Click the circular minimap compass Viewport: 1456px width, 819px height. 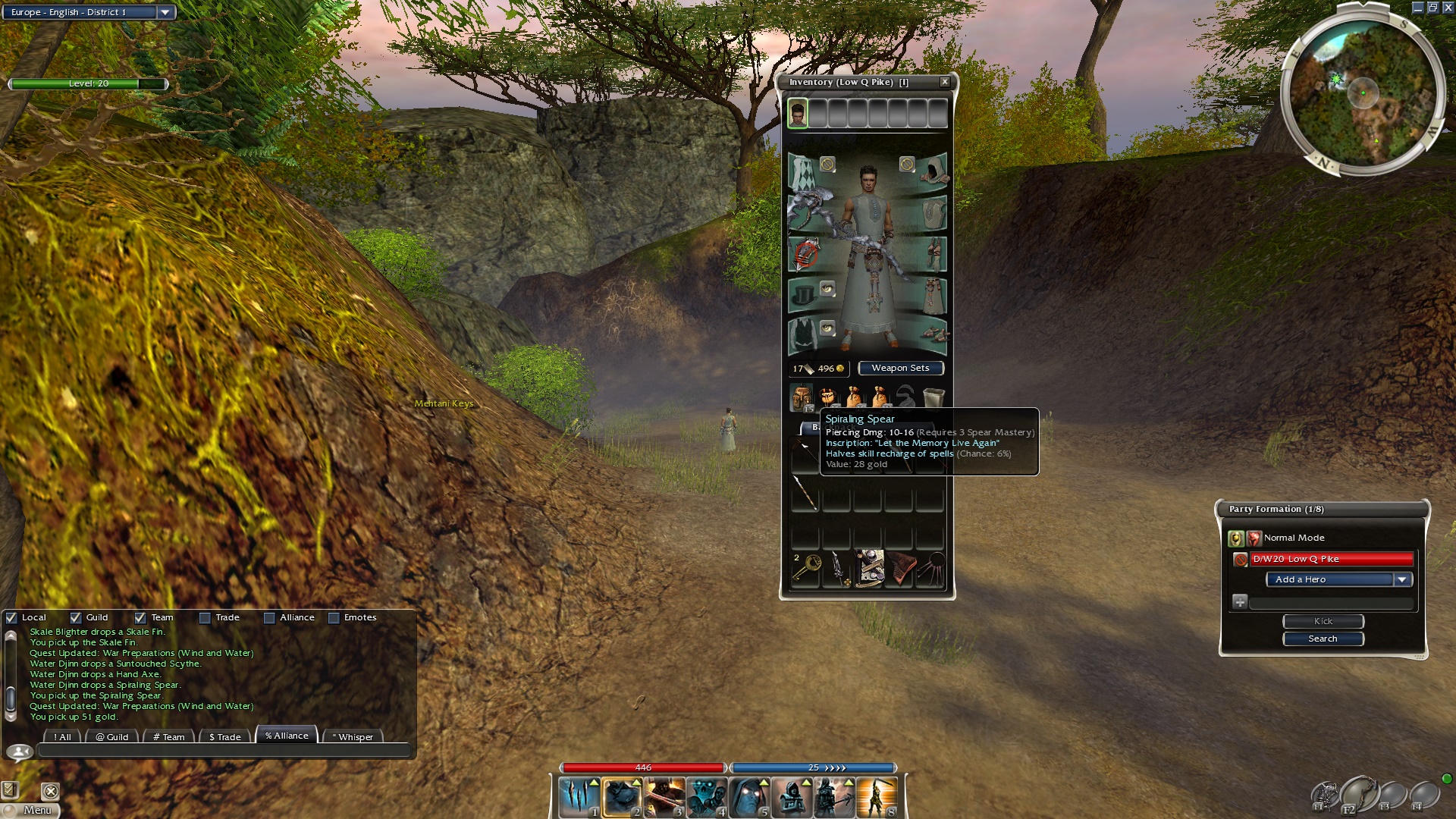pyautogui.click(x=1363, y=93)
